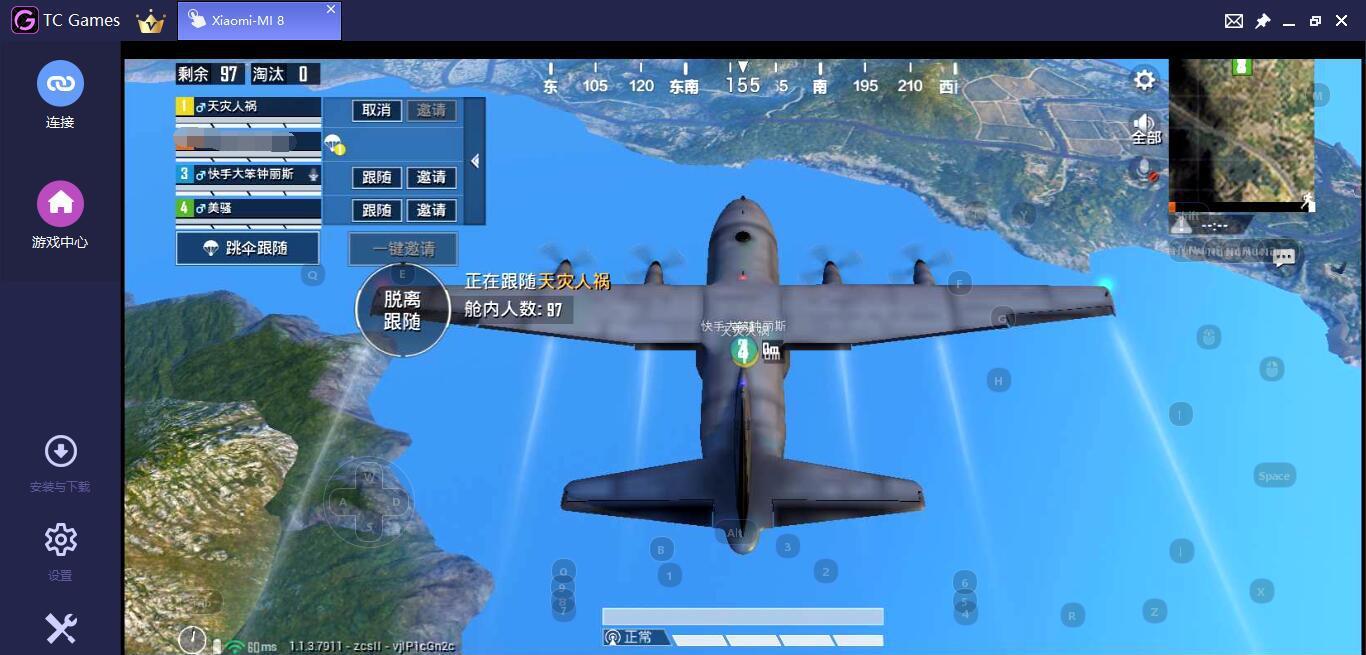The height and width of the screenshot is (655, 1366).
Task: Open the in-game settings gear
Action: (1144, 80)
